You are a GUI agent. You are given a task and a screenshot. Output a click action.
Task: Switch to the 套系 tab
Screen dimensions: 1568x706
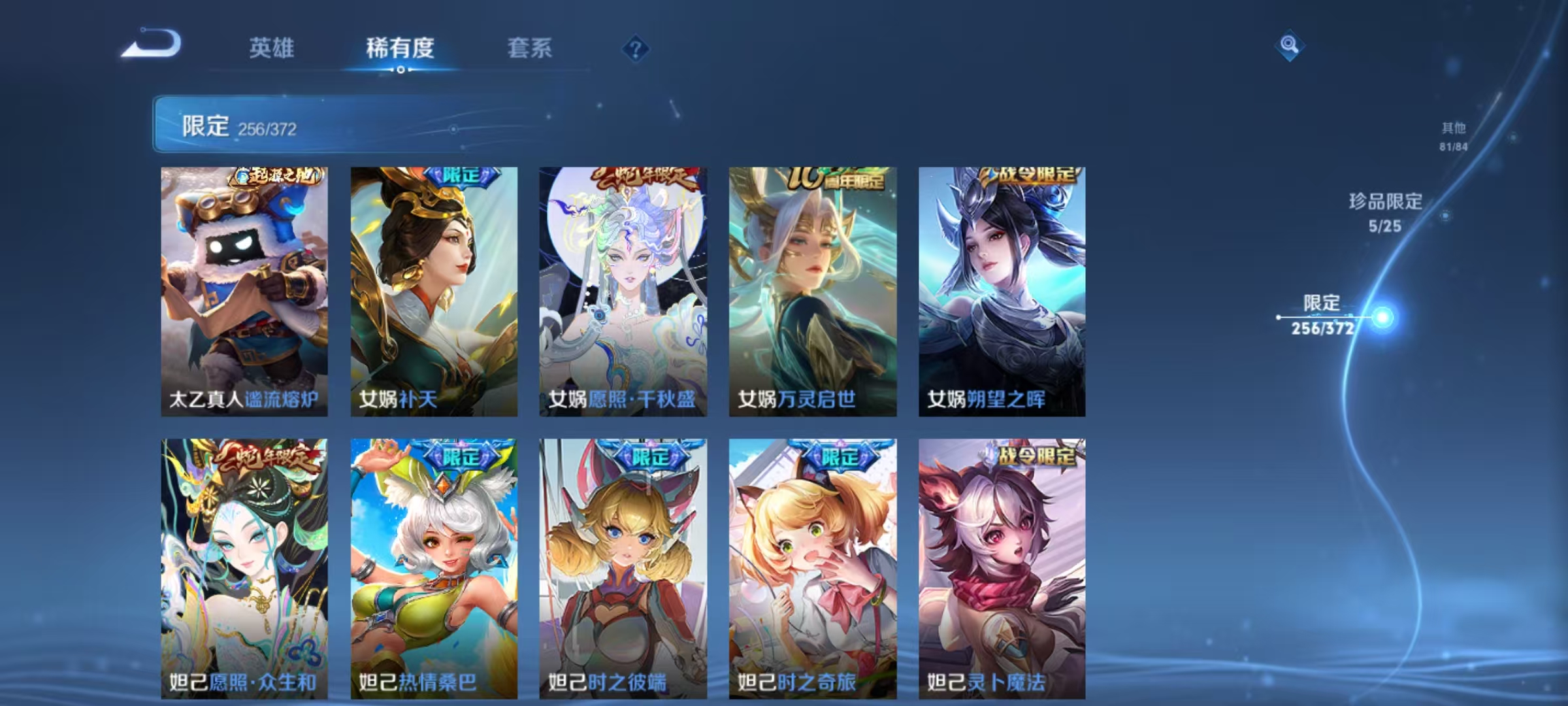[531, 47]
